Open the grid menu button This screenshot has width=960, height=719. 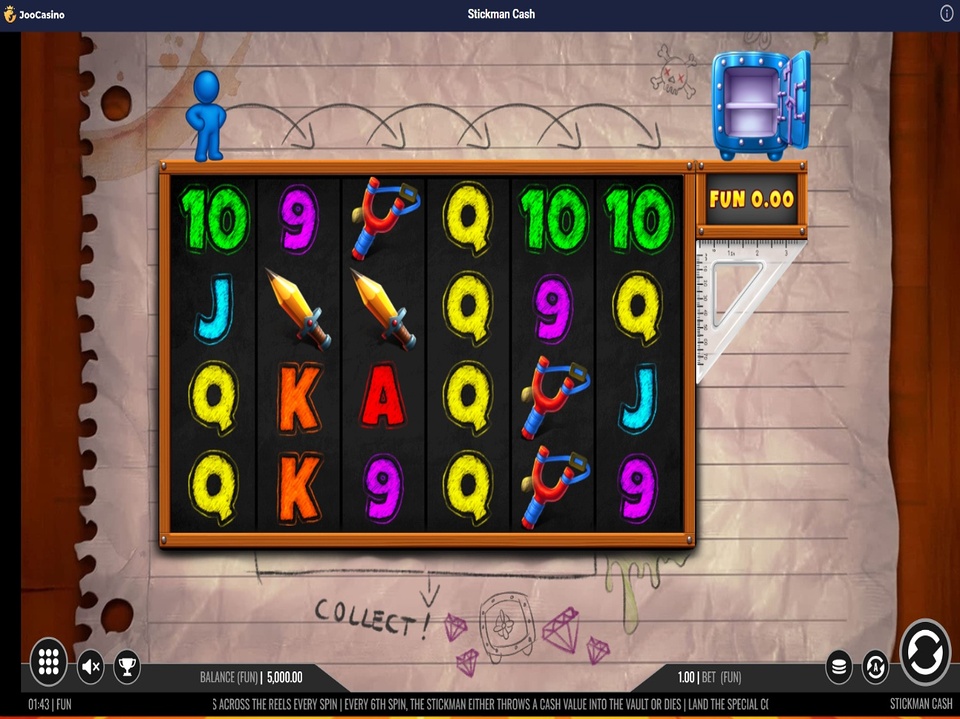pos(48,662)
